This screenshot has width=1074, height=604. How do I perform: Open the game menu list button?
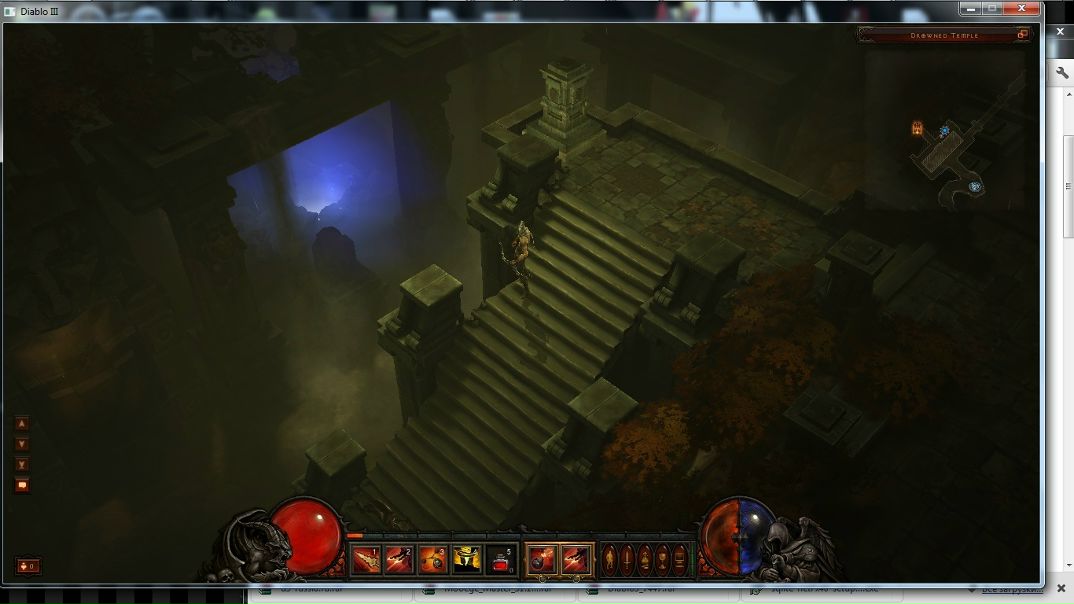(681, 559)
